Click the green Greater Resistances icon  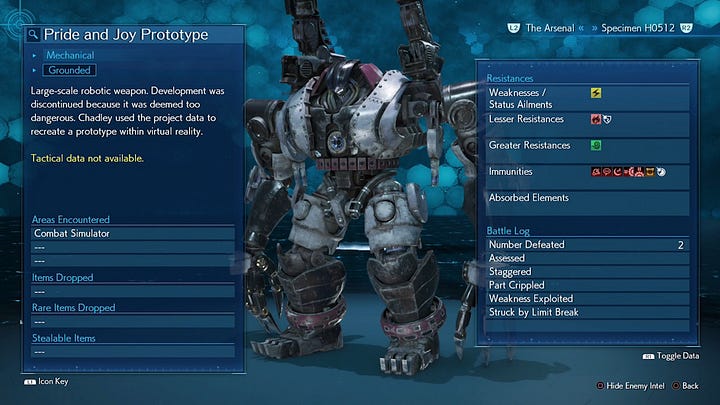[x=596, y=145]
